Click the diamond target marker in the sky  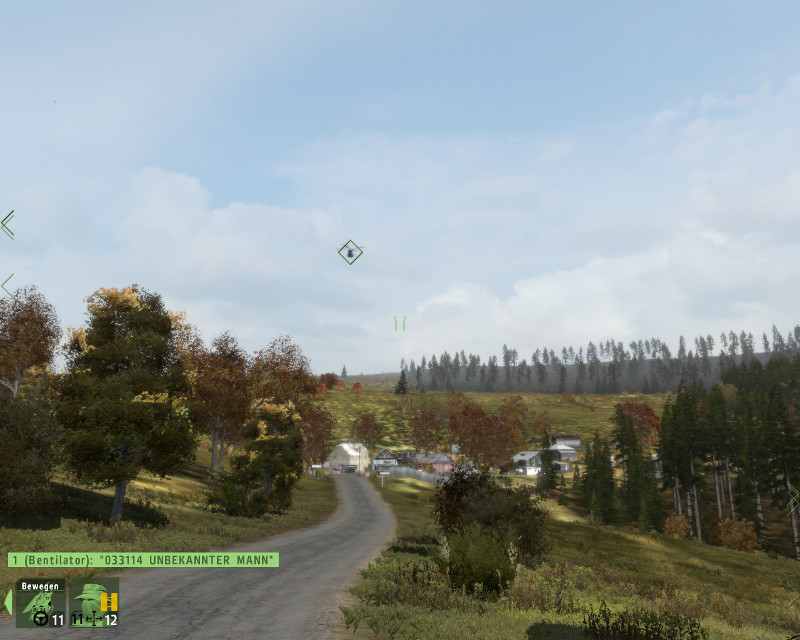[350, 252]
